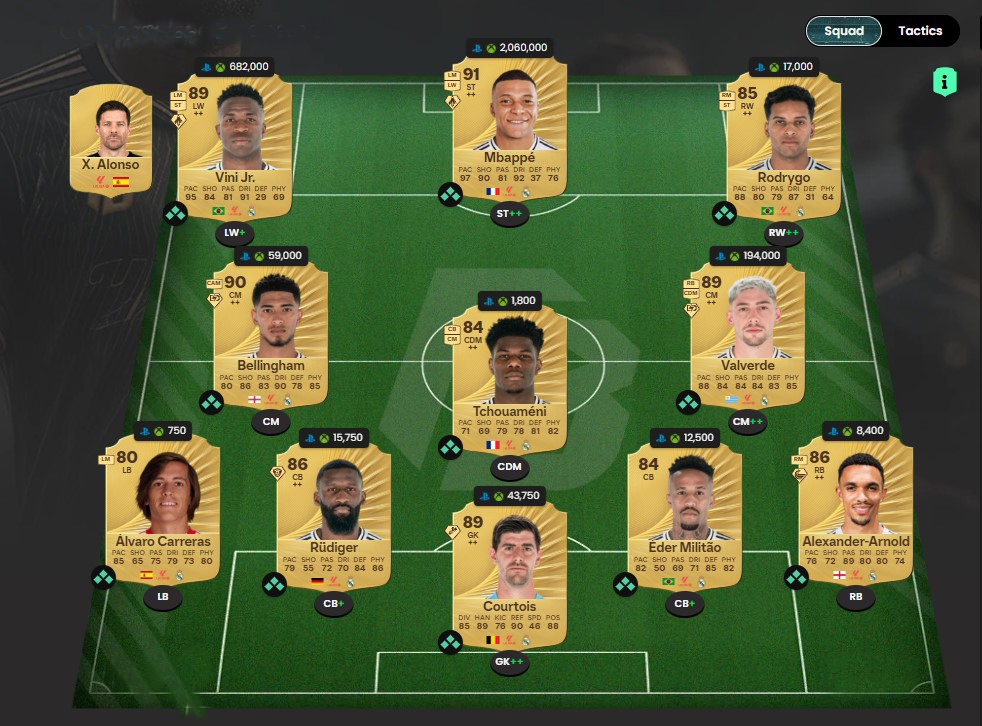Viewport: 982px width, 726px height.
Task: Select the Squad tab
Action: click(x=843, y=31)
